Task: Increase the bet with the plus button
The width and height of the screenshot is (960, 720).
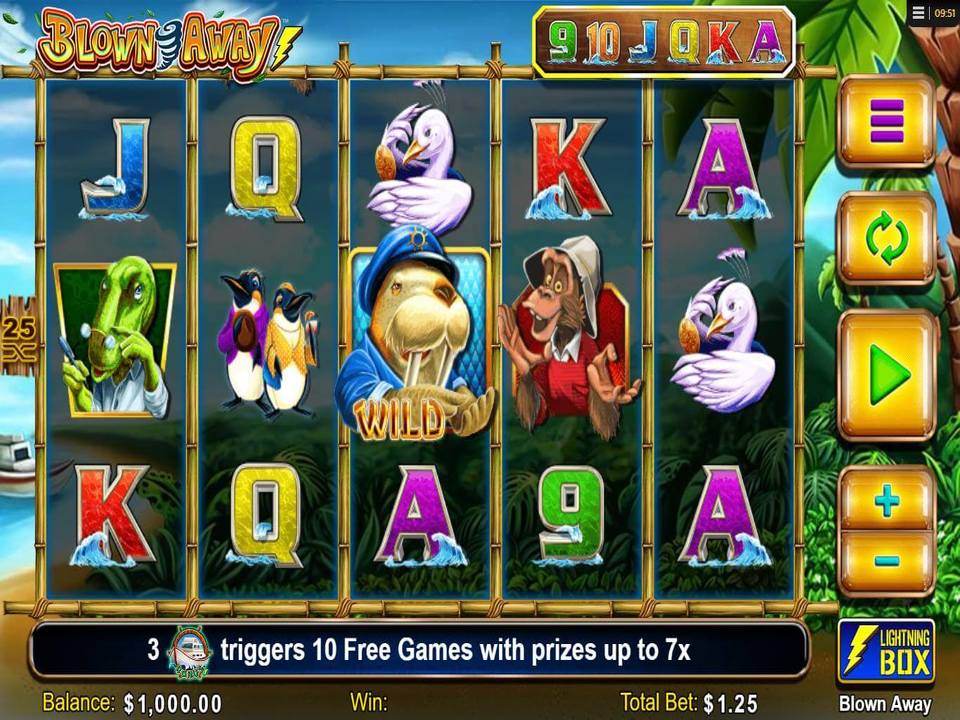Action: [886, 501]
